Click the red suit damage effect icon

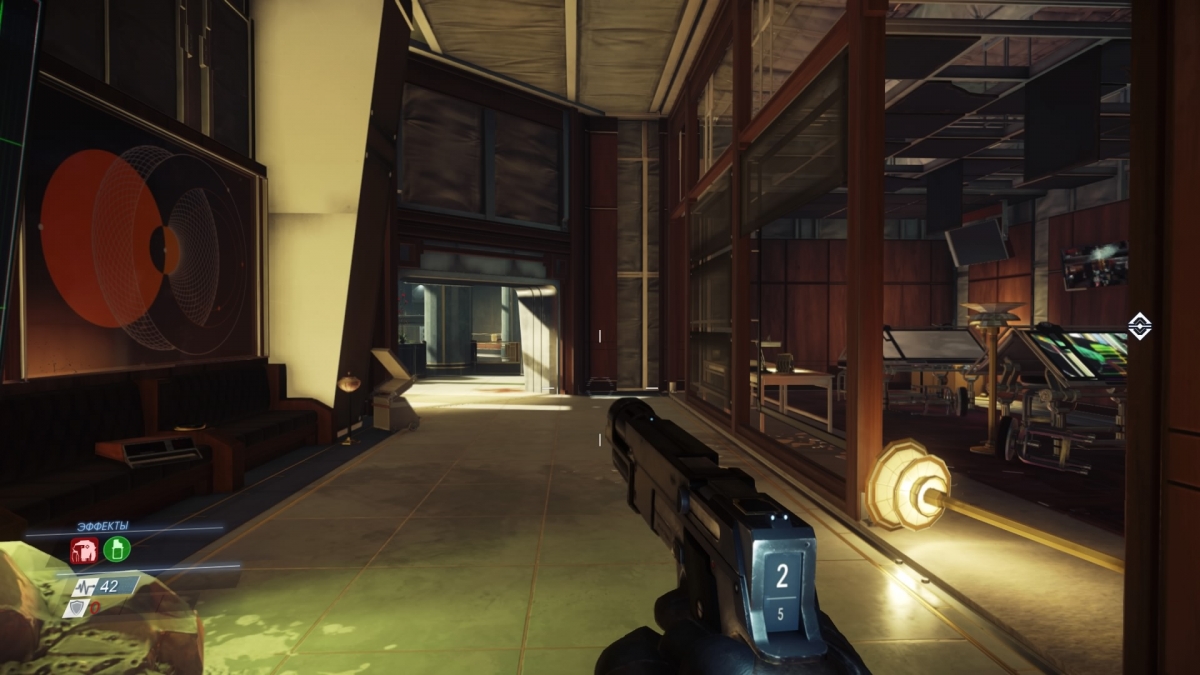[x=83, y=549]
